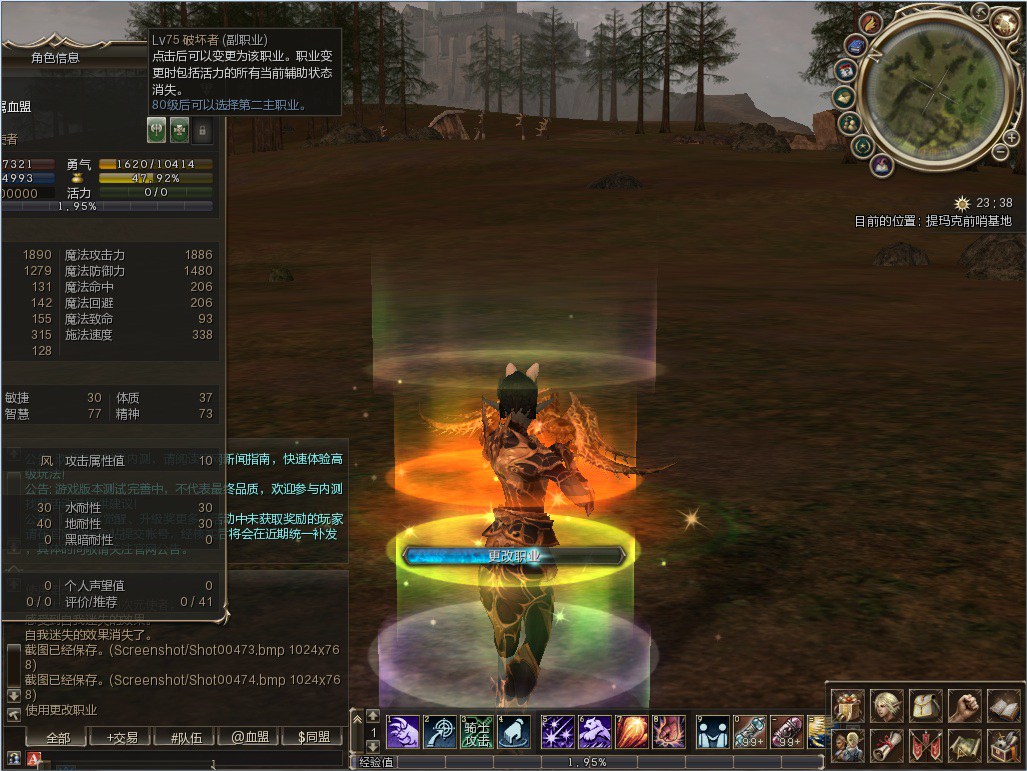Open the $同盟 alliance chat tab
Screen dimensions: 1027x771
(313, 738)
